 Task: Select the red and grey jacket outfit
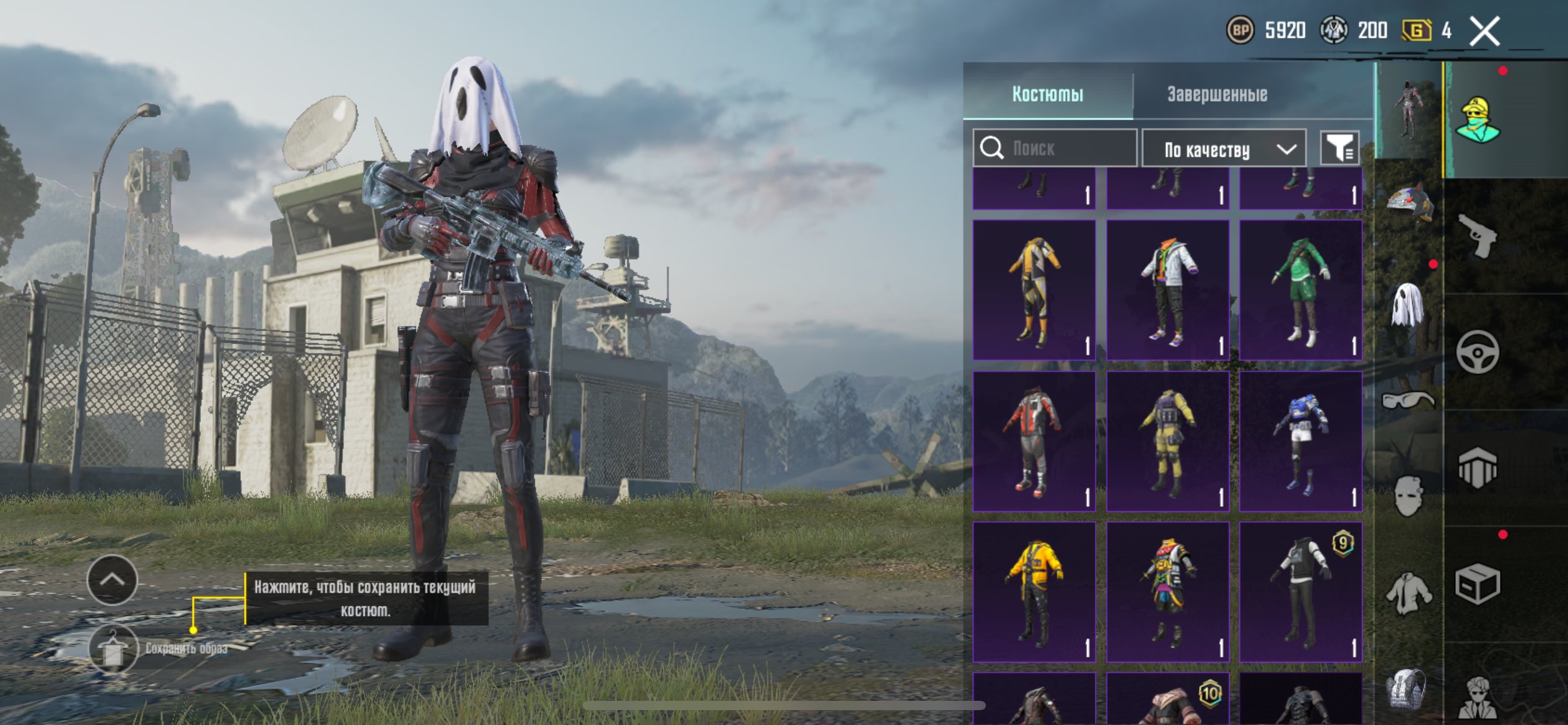1034,441
